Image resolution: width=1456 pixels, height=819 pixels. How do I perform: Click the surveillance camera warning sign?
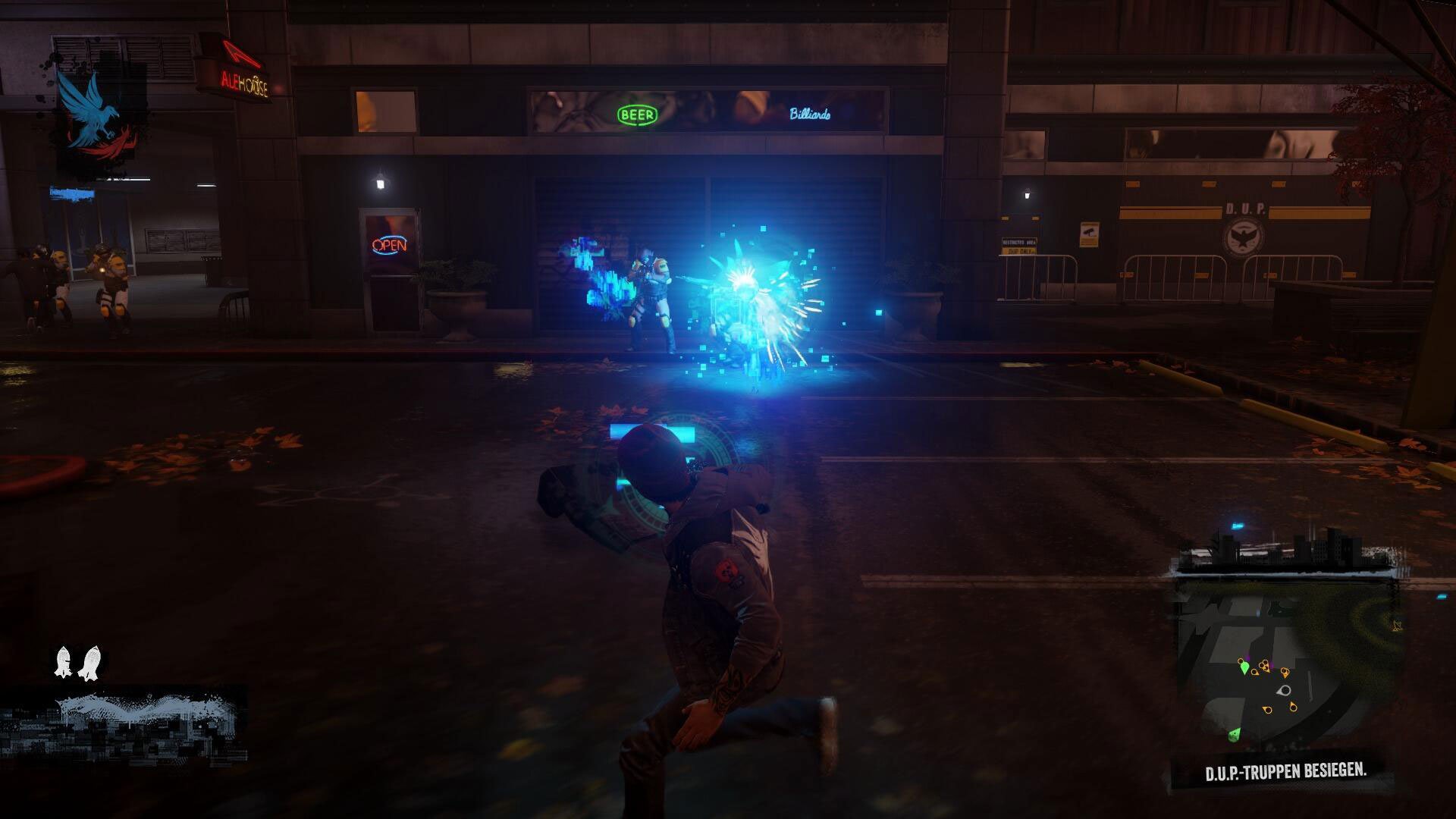pos(1090,234)
